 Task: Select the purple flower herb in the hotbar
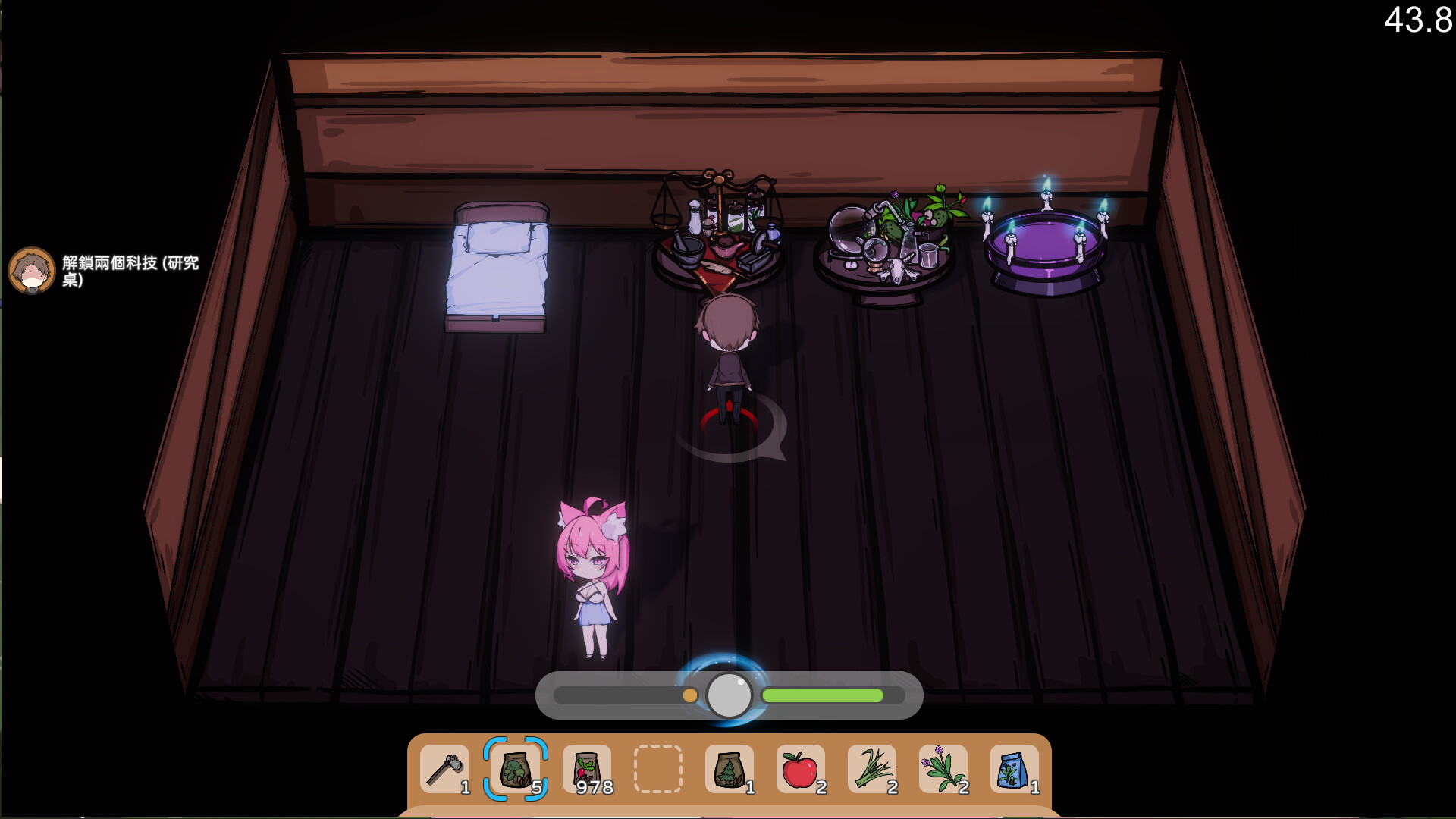click(943, 769)
